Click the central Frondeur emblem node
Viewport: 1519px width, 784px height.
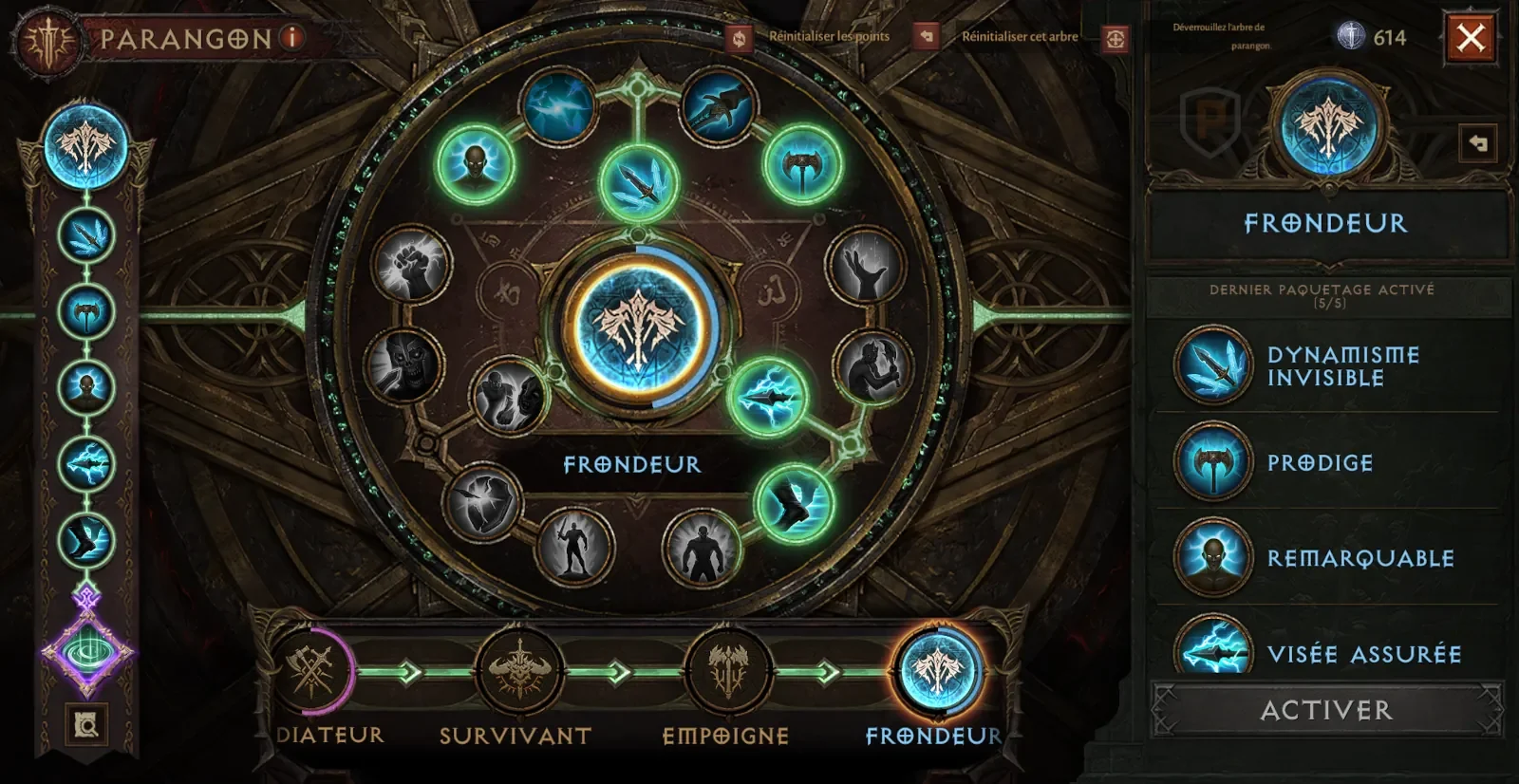pos(638,327)
